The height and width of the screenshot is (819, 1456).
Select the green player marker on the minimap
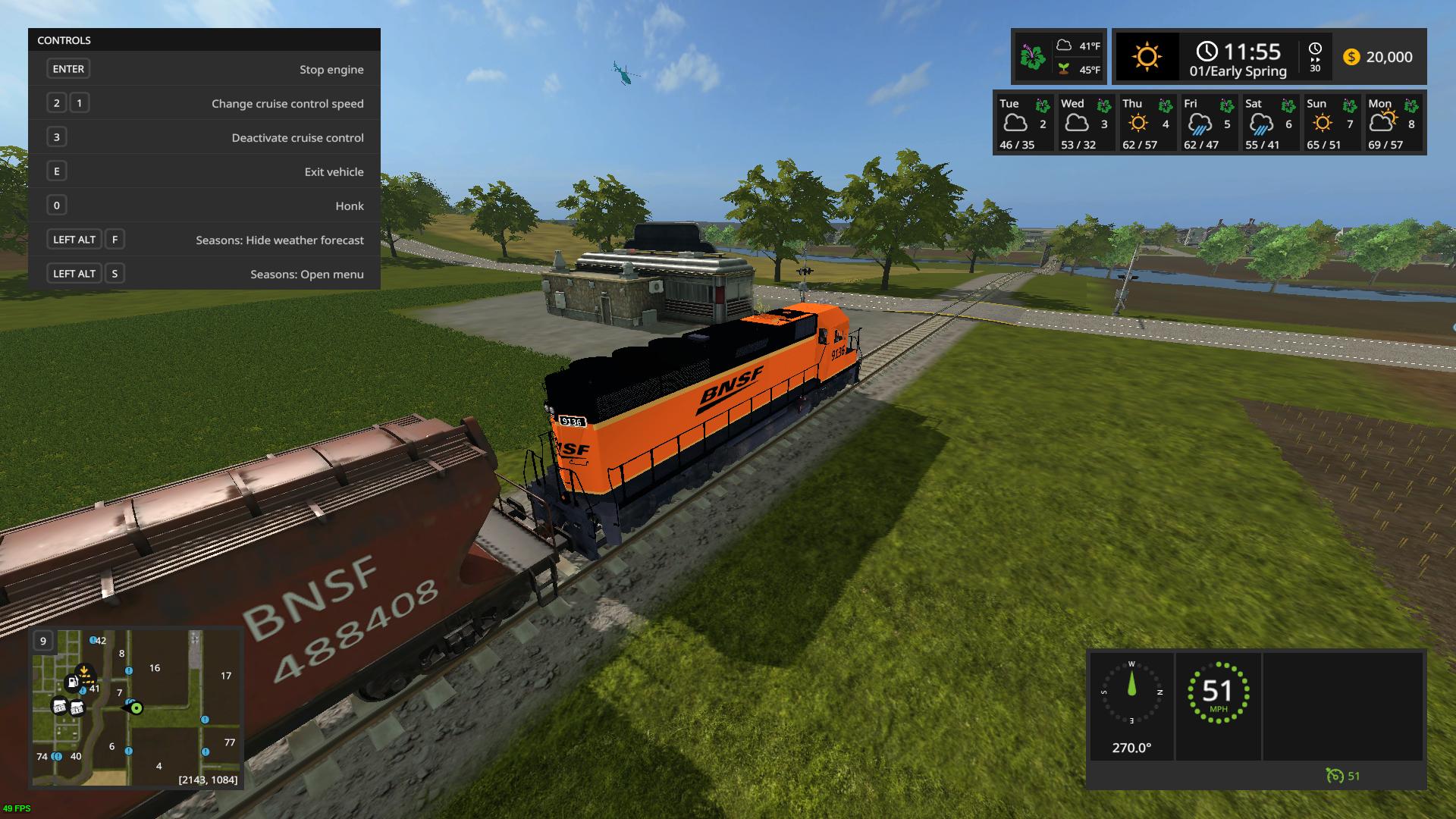136,708
